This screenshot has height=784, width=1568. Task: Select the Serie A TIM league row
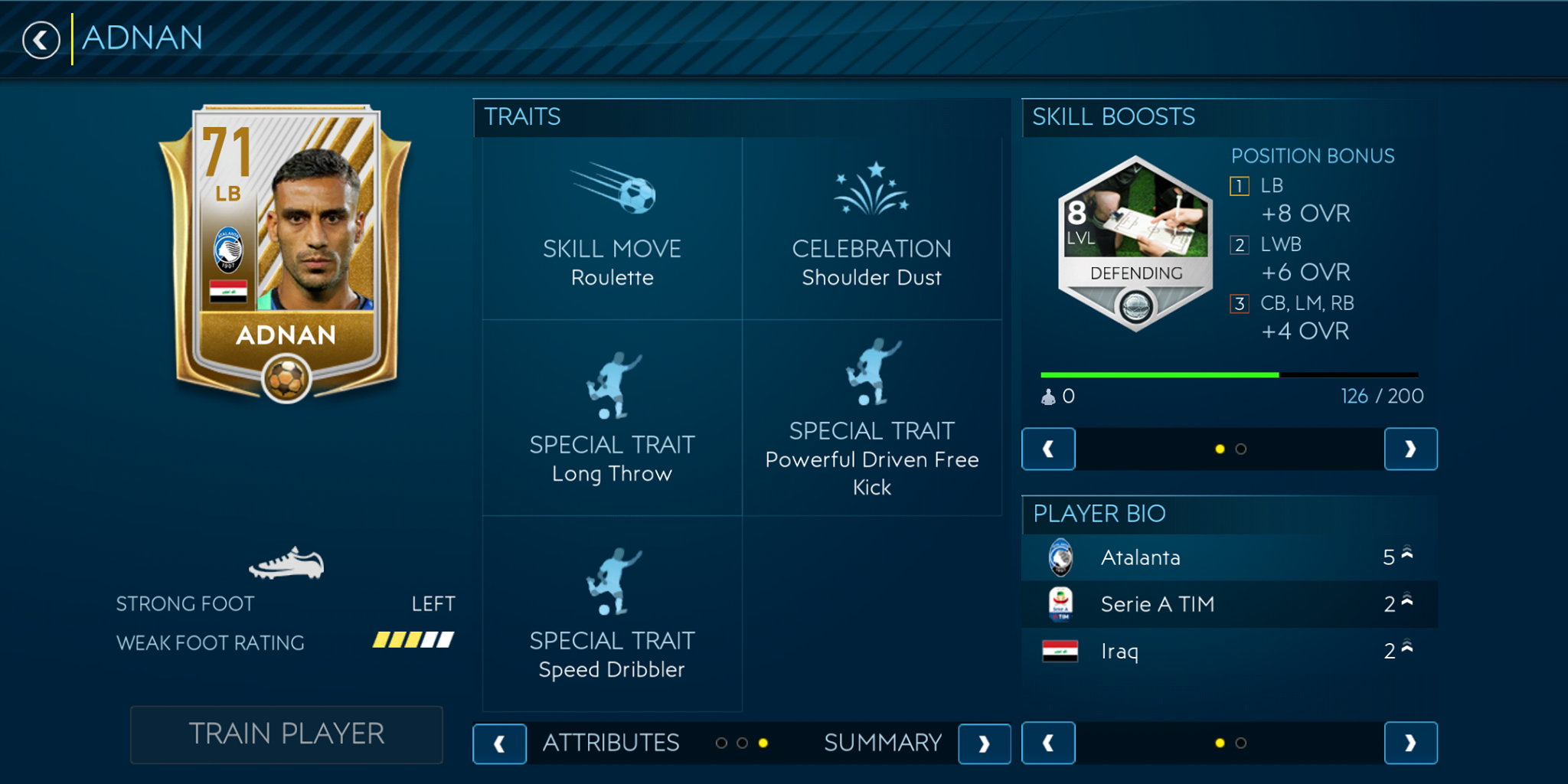tap(1229, 604)
